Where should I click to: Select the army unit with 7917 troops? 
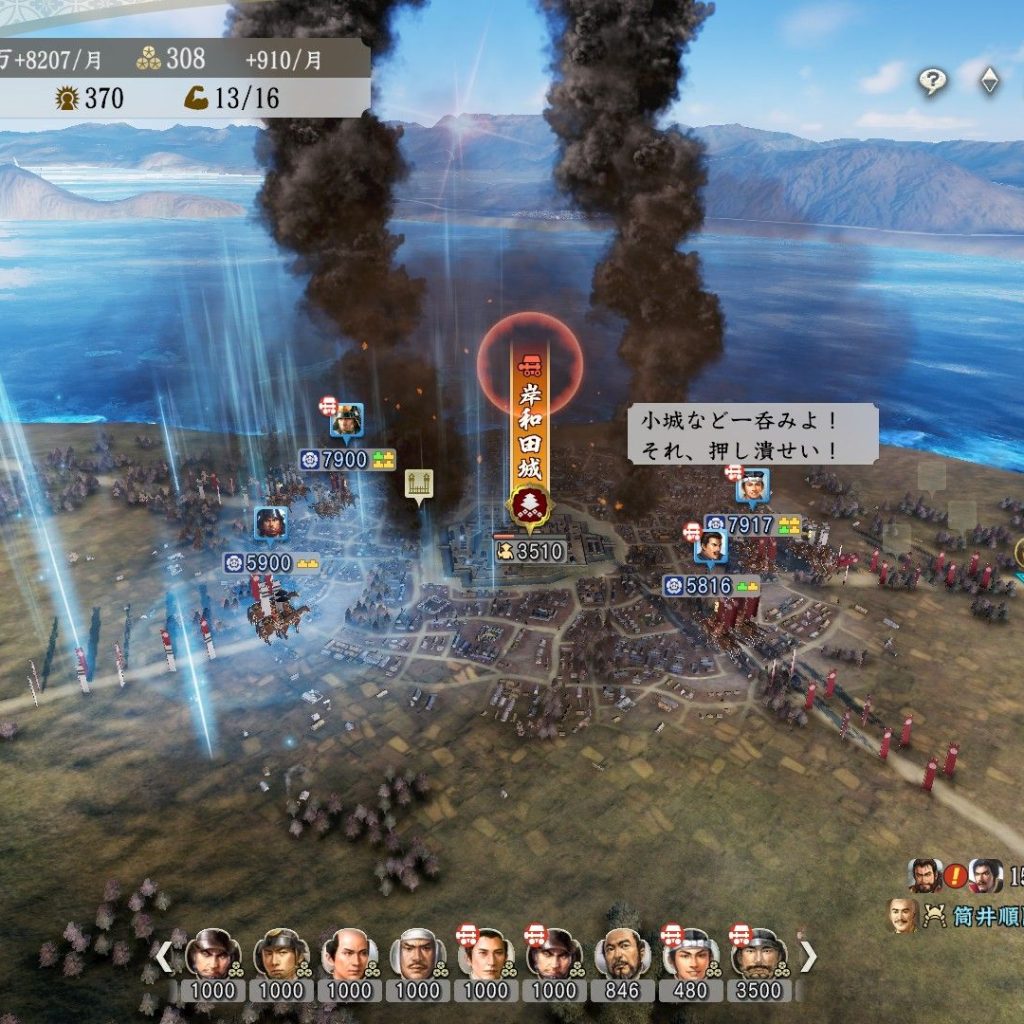[x=753, y=486]
